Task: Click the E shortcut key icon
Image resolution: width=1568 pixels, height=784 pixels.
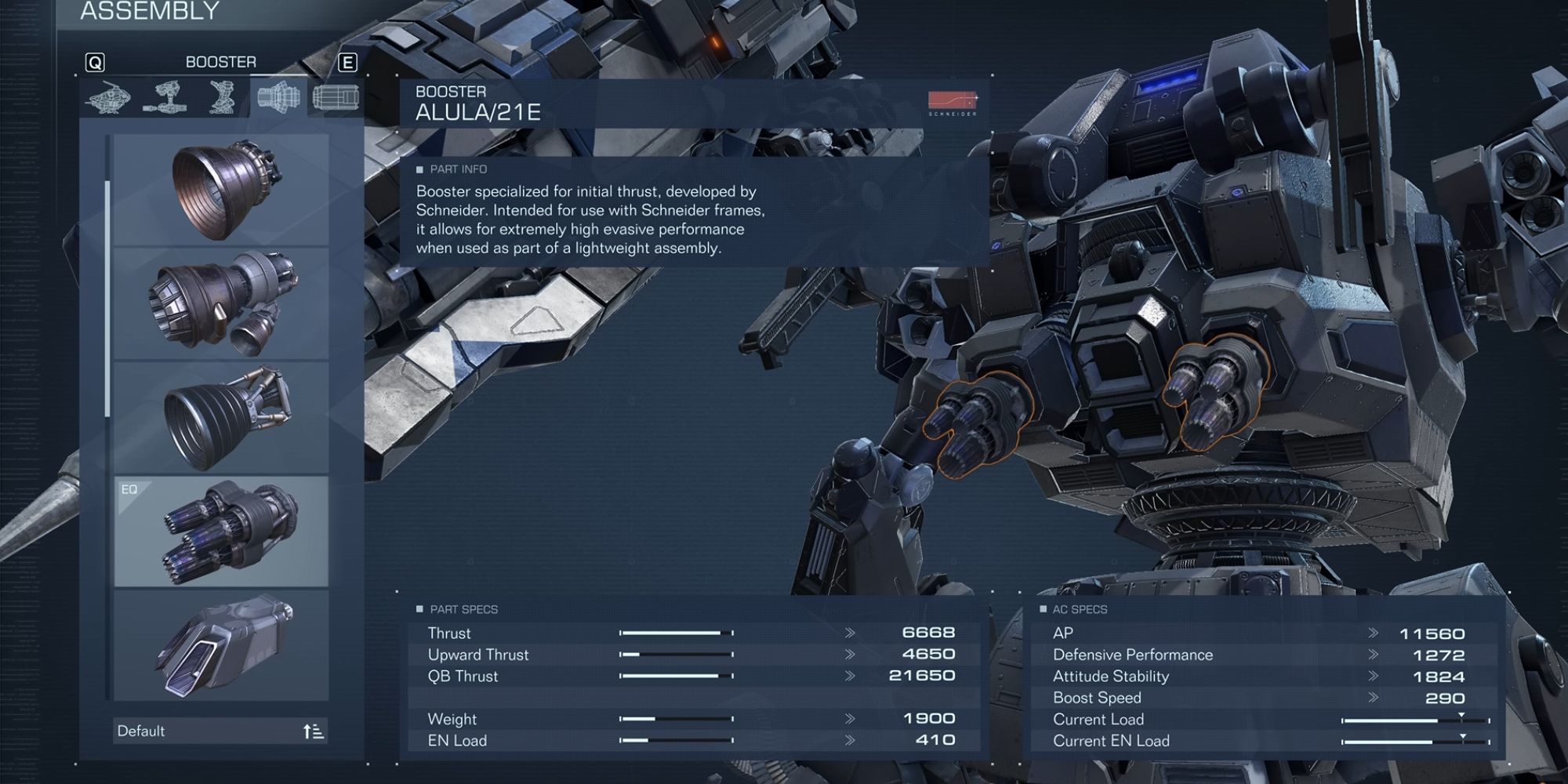Action: pos(347,62)
